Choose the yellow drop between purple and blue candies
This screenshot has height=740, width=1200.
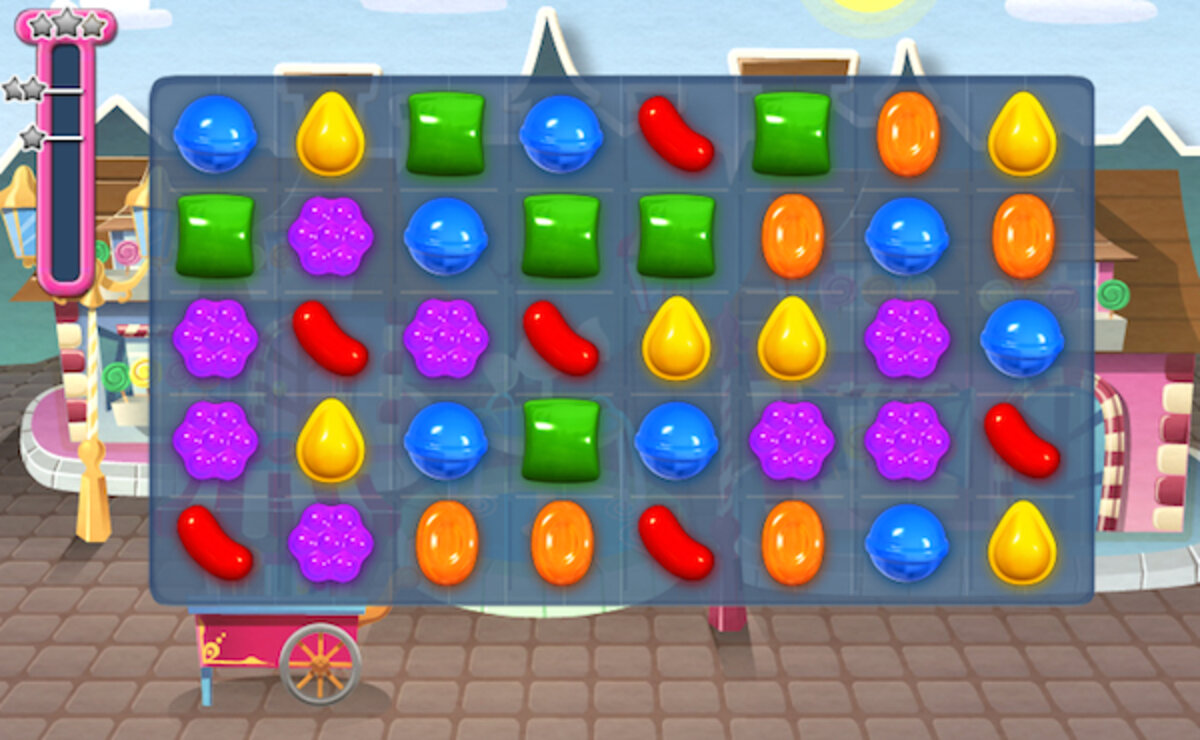coord(330,440)
